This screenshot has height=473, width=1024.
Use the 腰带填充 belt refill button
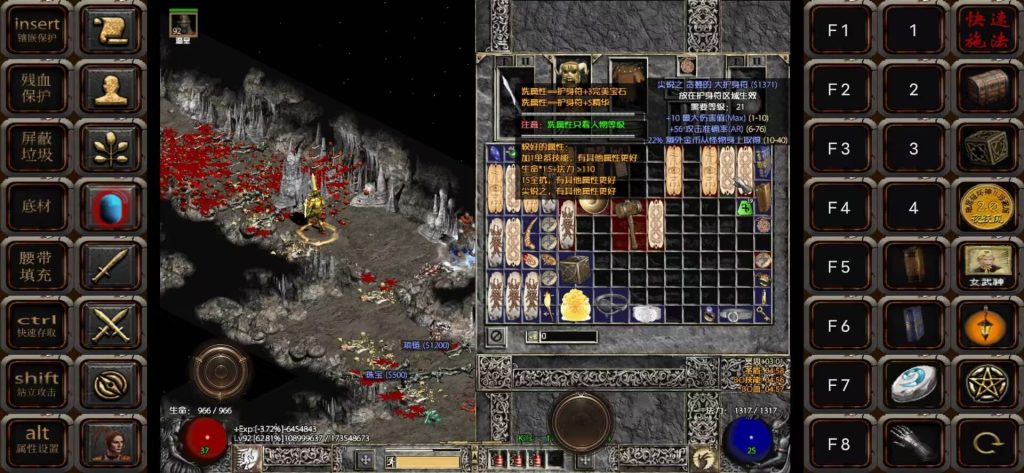click(38, 265)
